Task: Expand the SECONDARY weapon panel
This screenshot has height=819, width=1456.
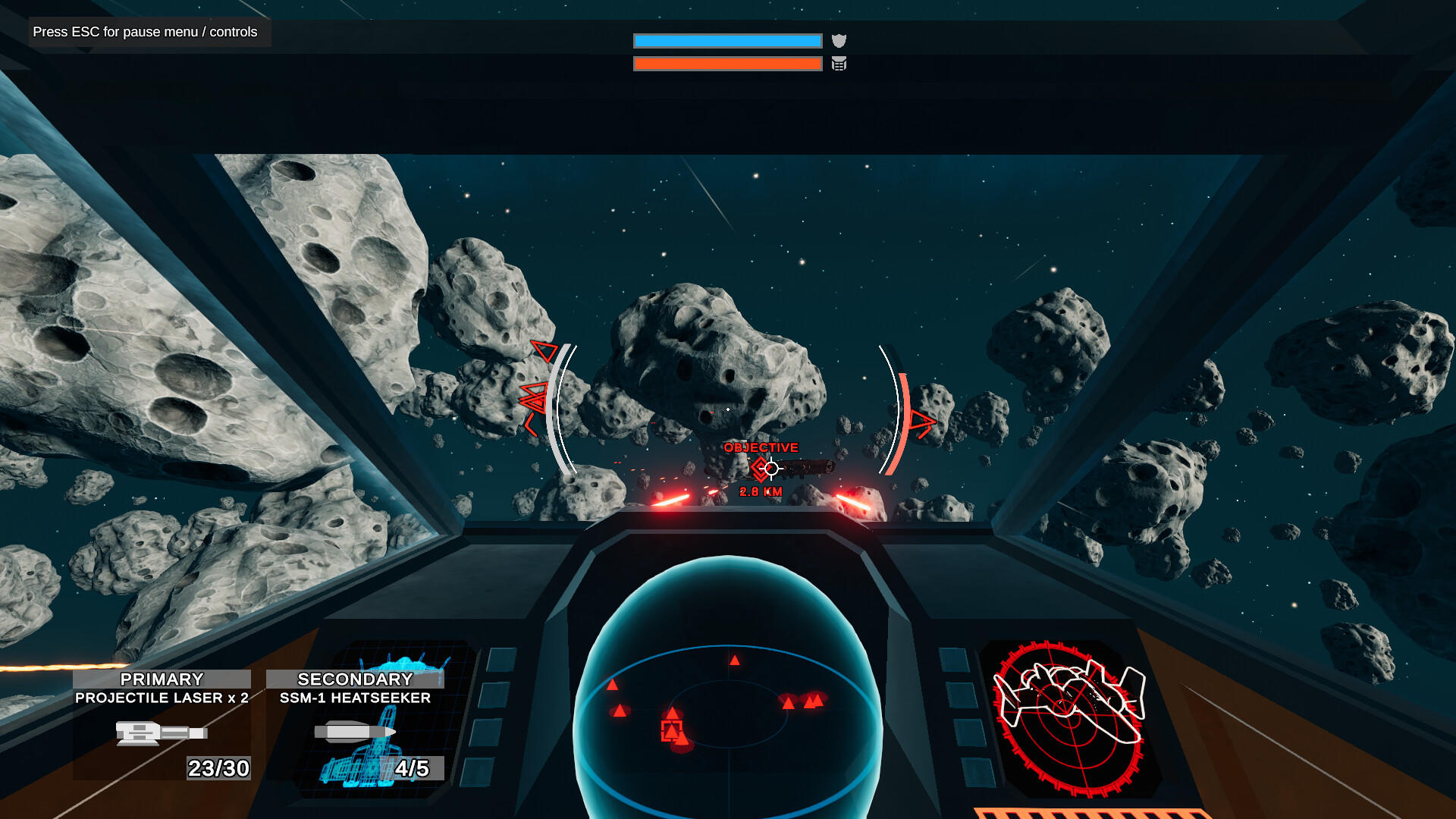Action: coord(354,679)
